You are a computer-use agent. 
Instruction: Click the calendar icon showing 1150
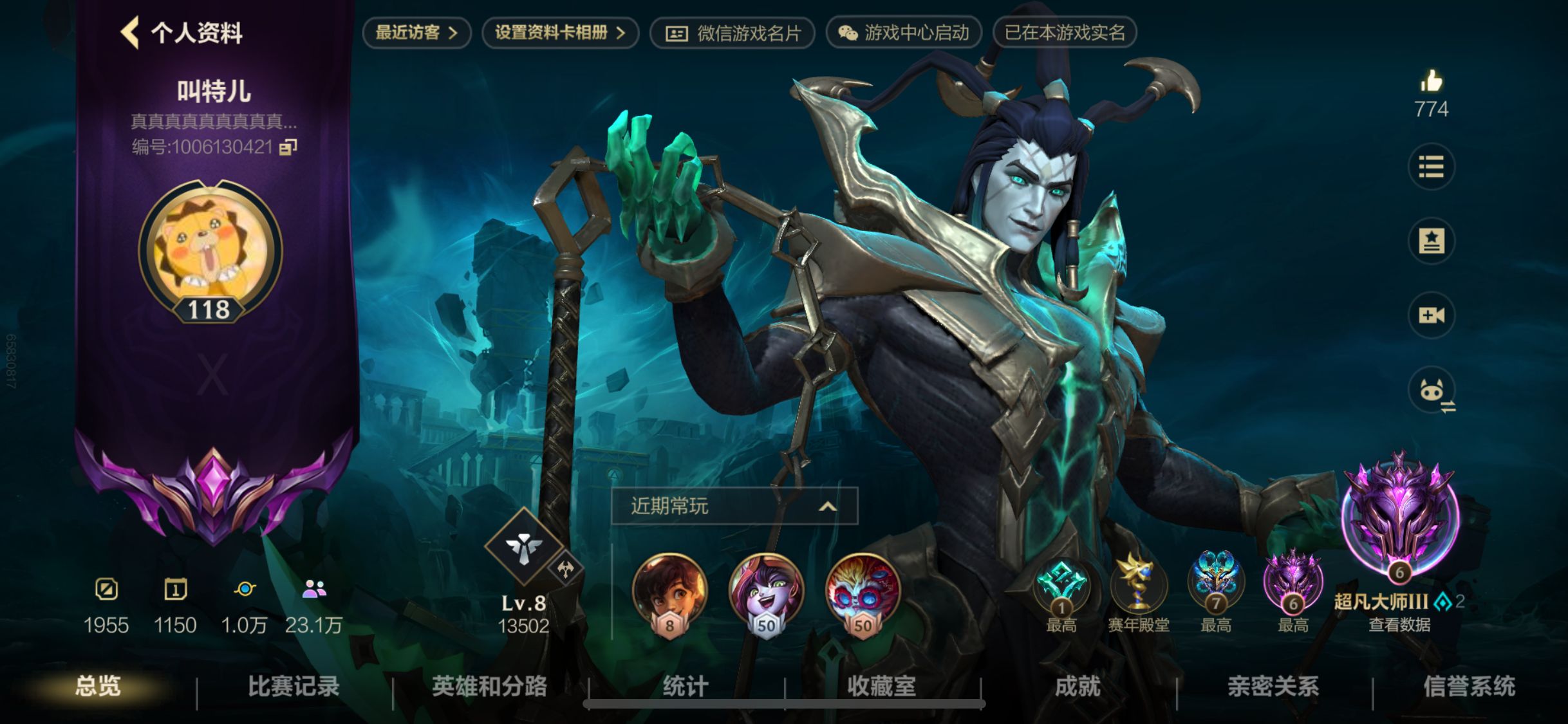[x=175, y=589]
